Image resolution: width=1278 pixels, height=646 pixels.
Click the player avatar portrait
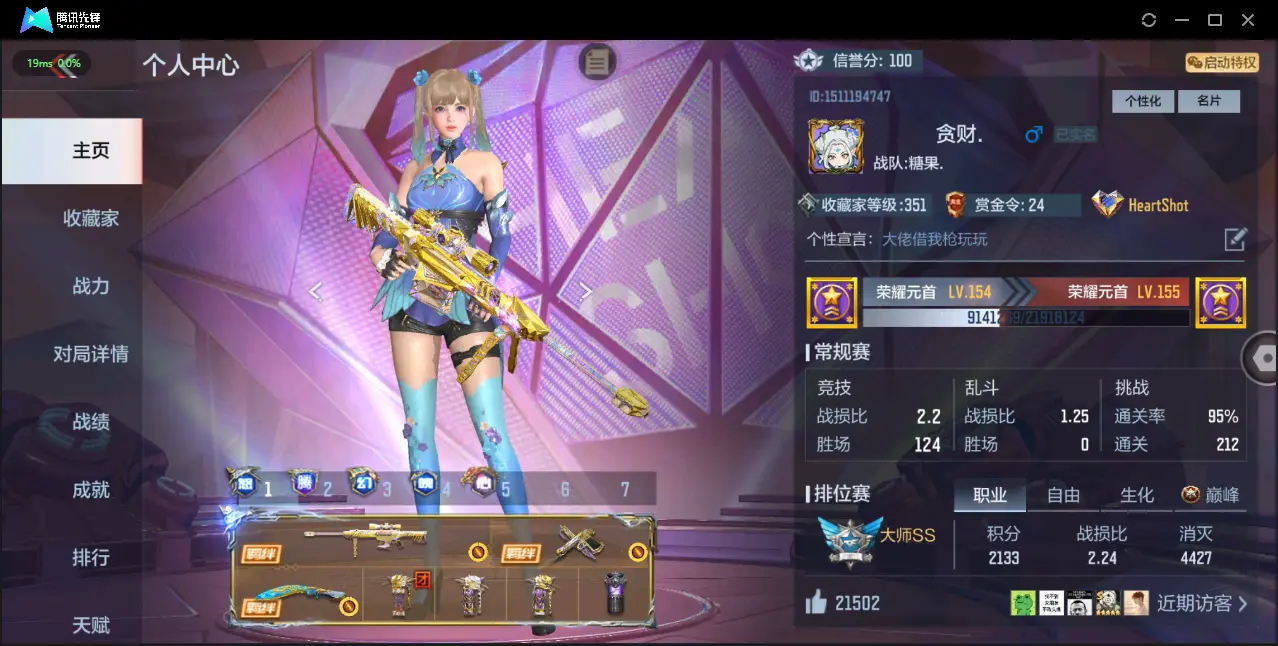(835, 147)
